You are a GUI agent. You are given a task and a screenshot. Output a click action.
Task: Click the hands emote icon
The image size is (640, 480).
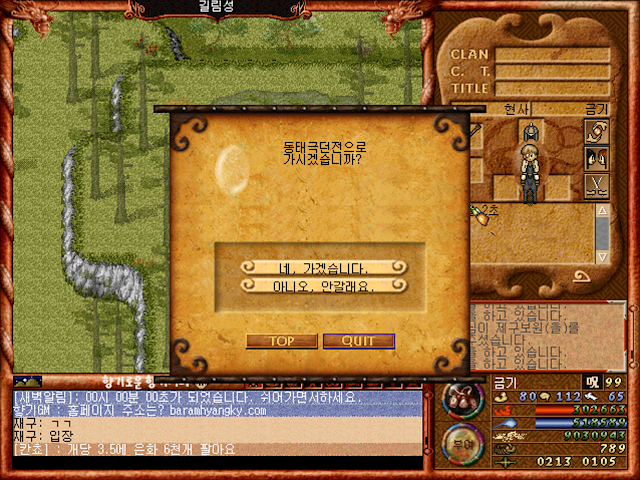(597, 131)
